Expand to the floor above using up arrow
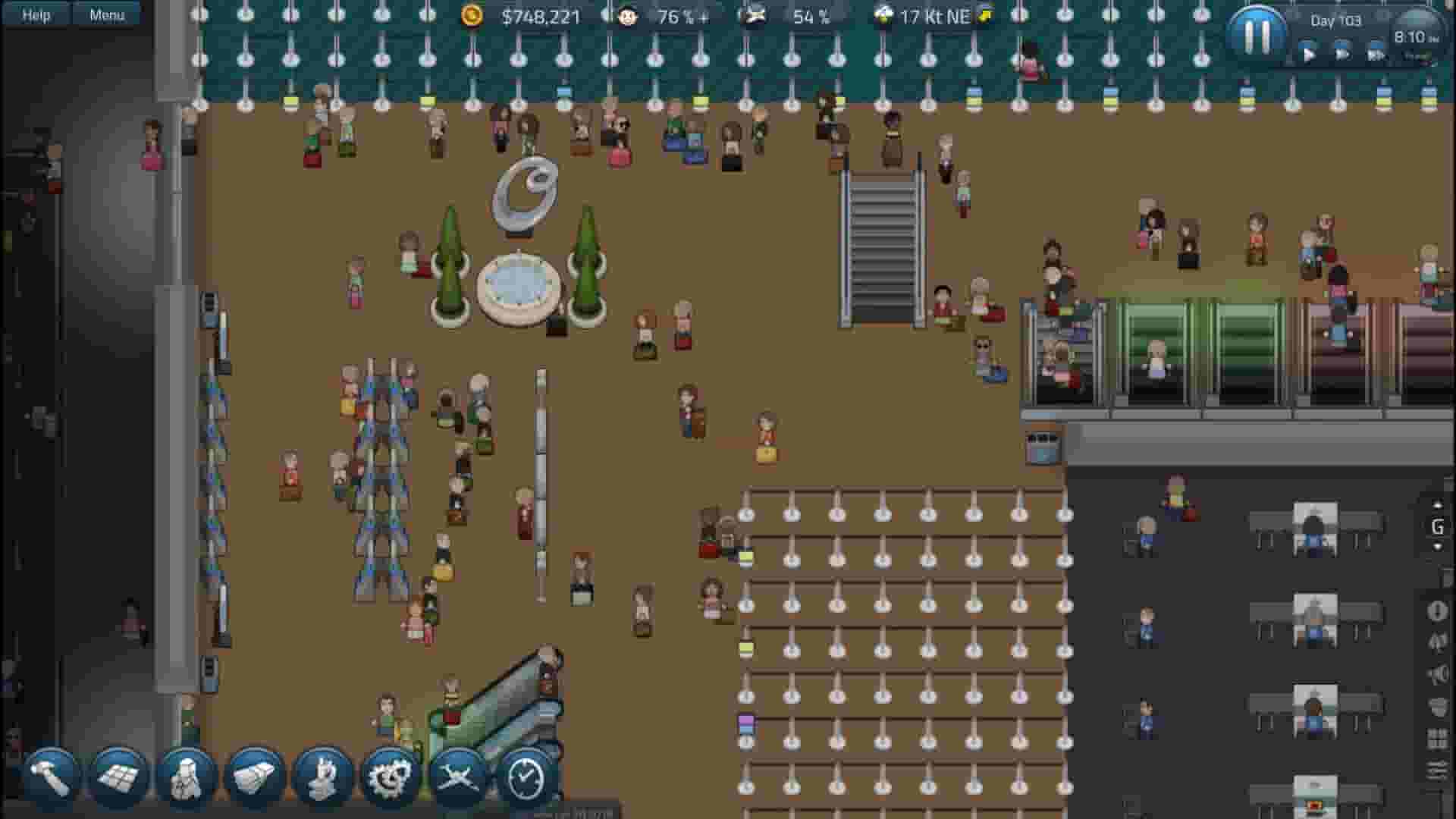 pyautogui.click(x=1438, y=504)
